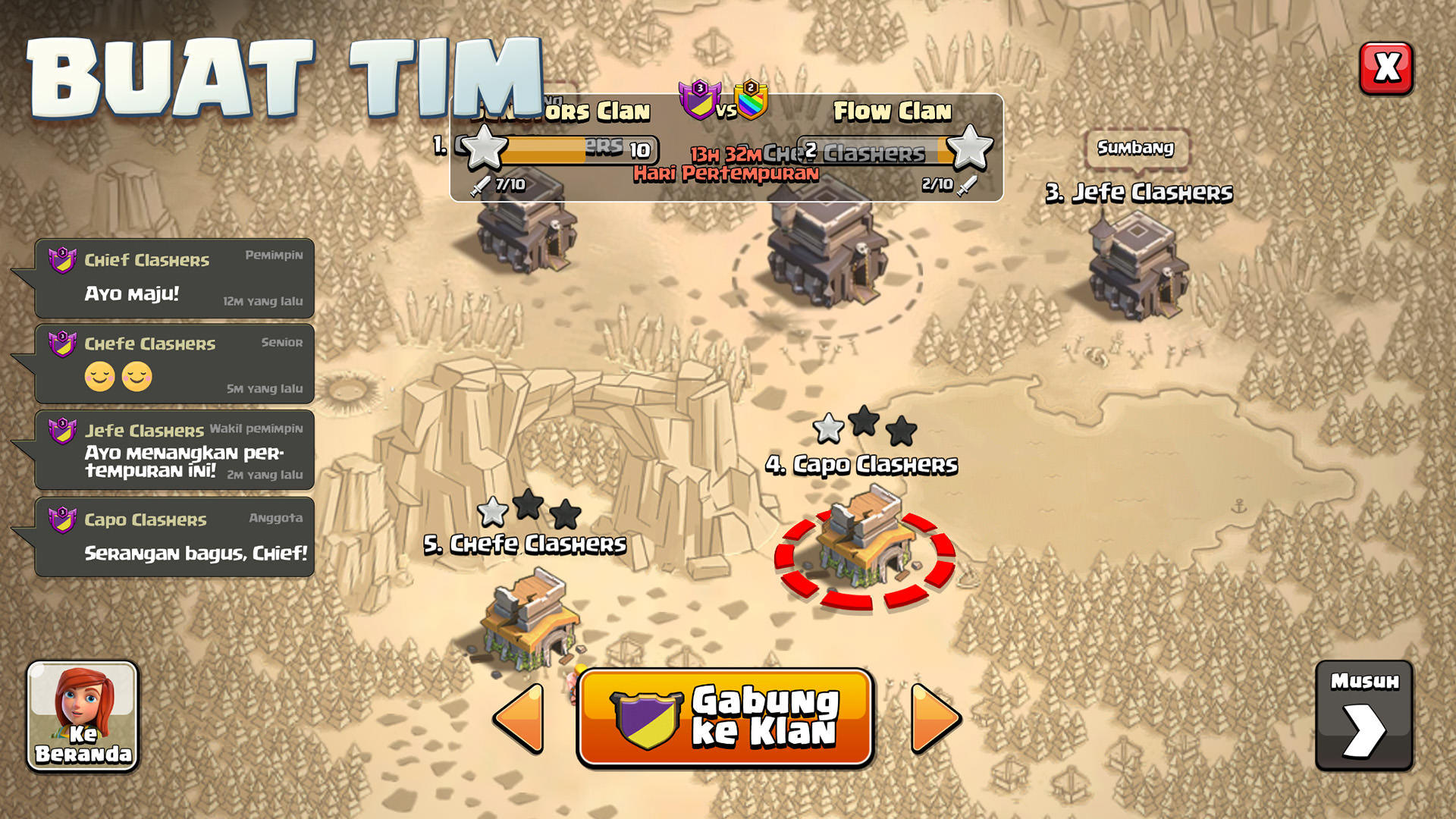
Task: Toggle the first star above Chefe Clashers
Action: [494, 513]
